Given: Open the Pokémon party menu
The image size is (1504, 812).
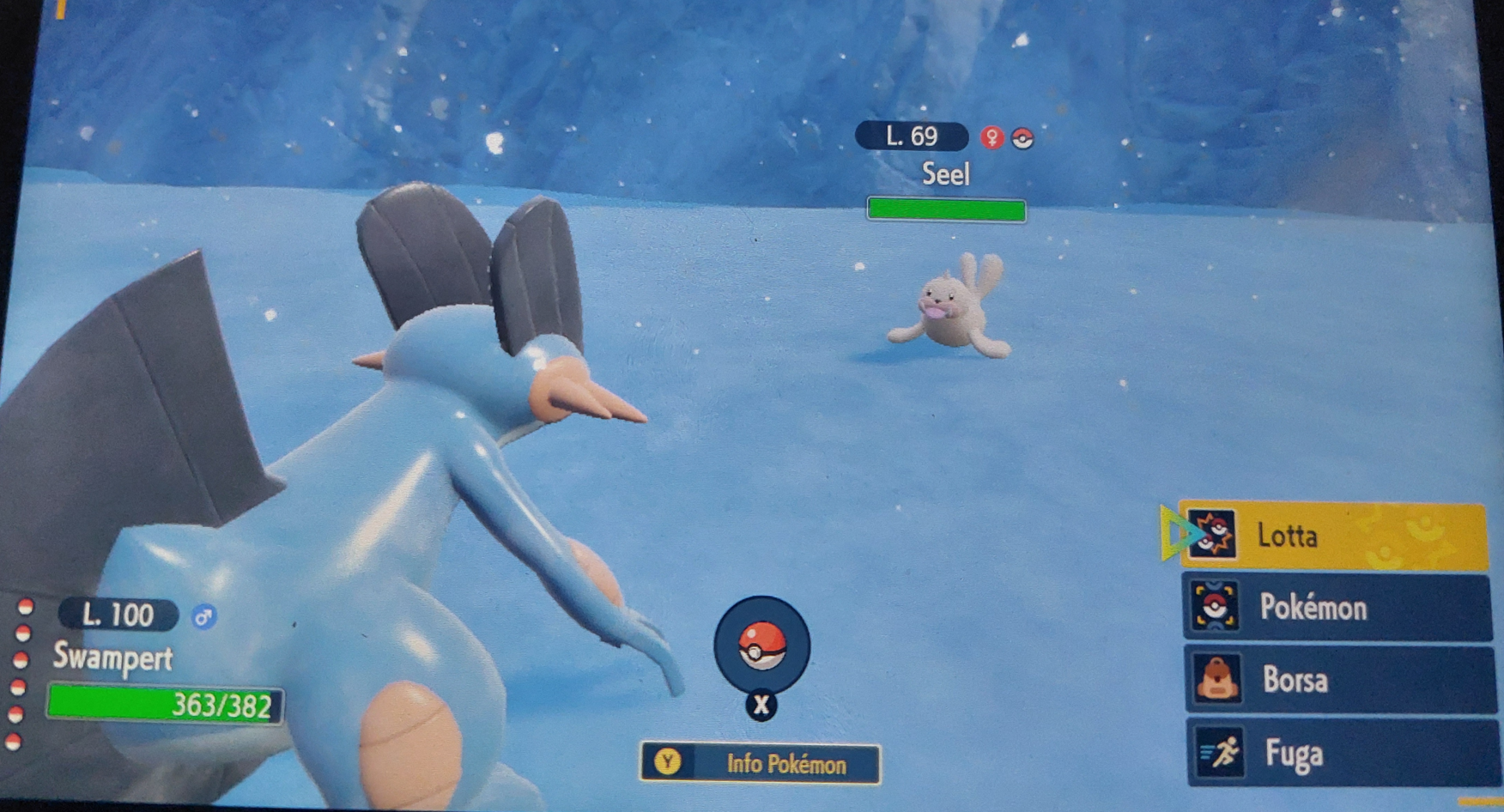Looking at the screenshot, I should [x=1336, y=608].
